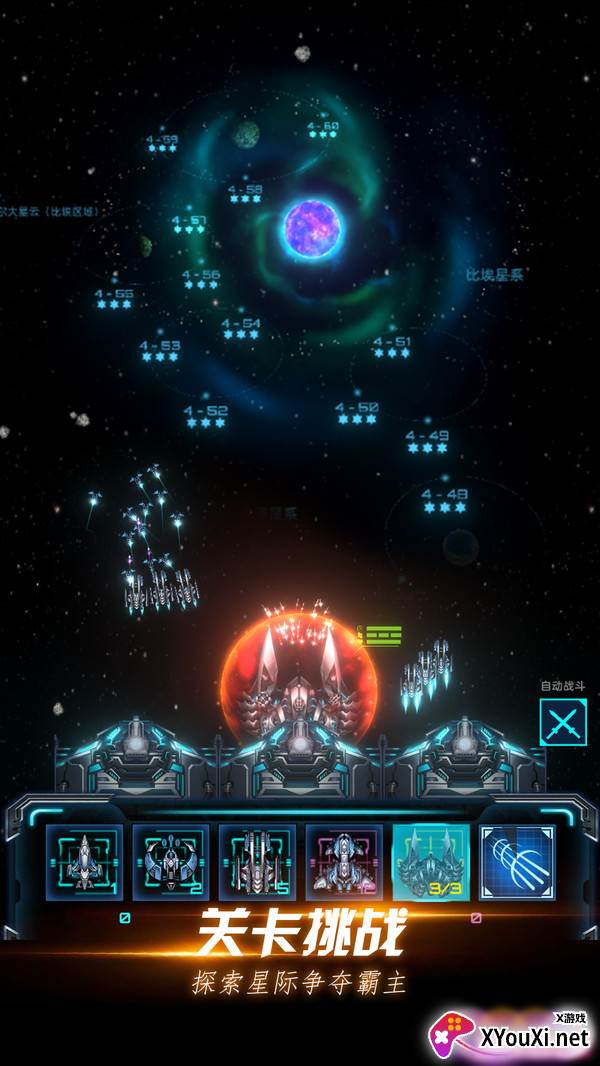Open stage 4-51 level node

[x=391, y=346]
